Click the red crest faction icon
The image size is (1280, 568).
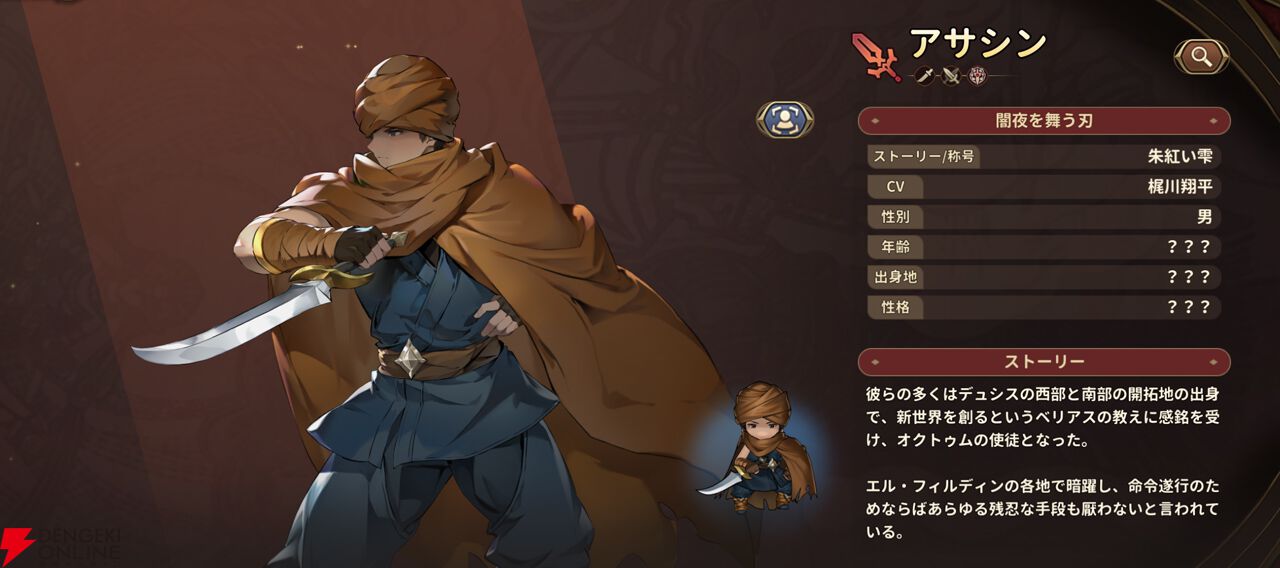coord(976,75)
